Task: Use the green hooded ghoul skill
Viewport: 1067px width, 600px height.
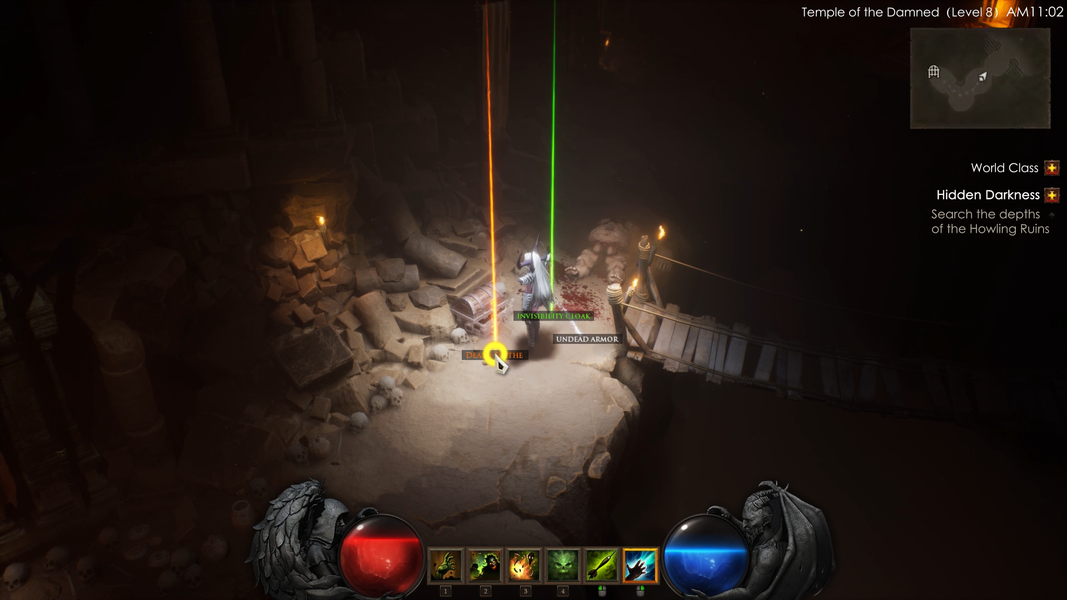Action: coord(485,566)
